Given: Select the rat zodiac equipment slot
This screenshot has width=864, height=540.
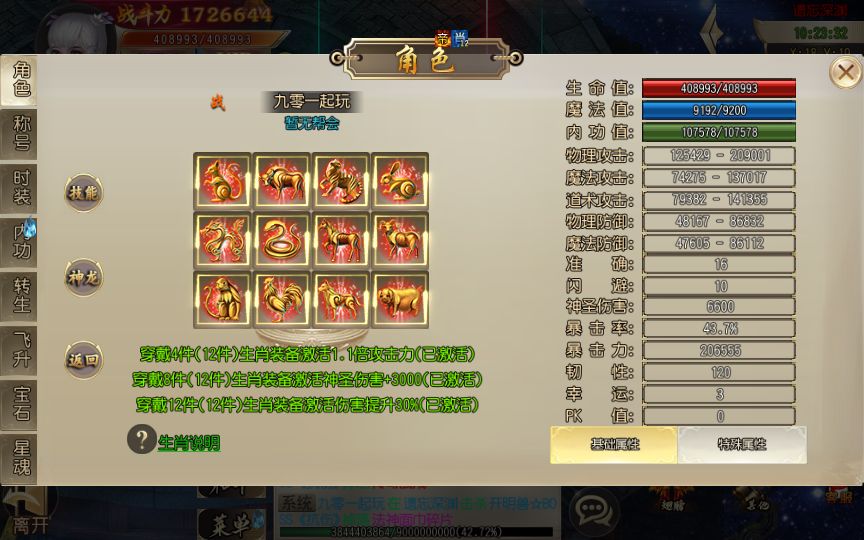Looking at the screenshot, I should pyautogui.click(x=222, y=181).
